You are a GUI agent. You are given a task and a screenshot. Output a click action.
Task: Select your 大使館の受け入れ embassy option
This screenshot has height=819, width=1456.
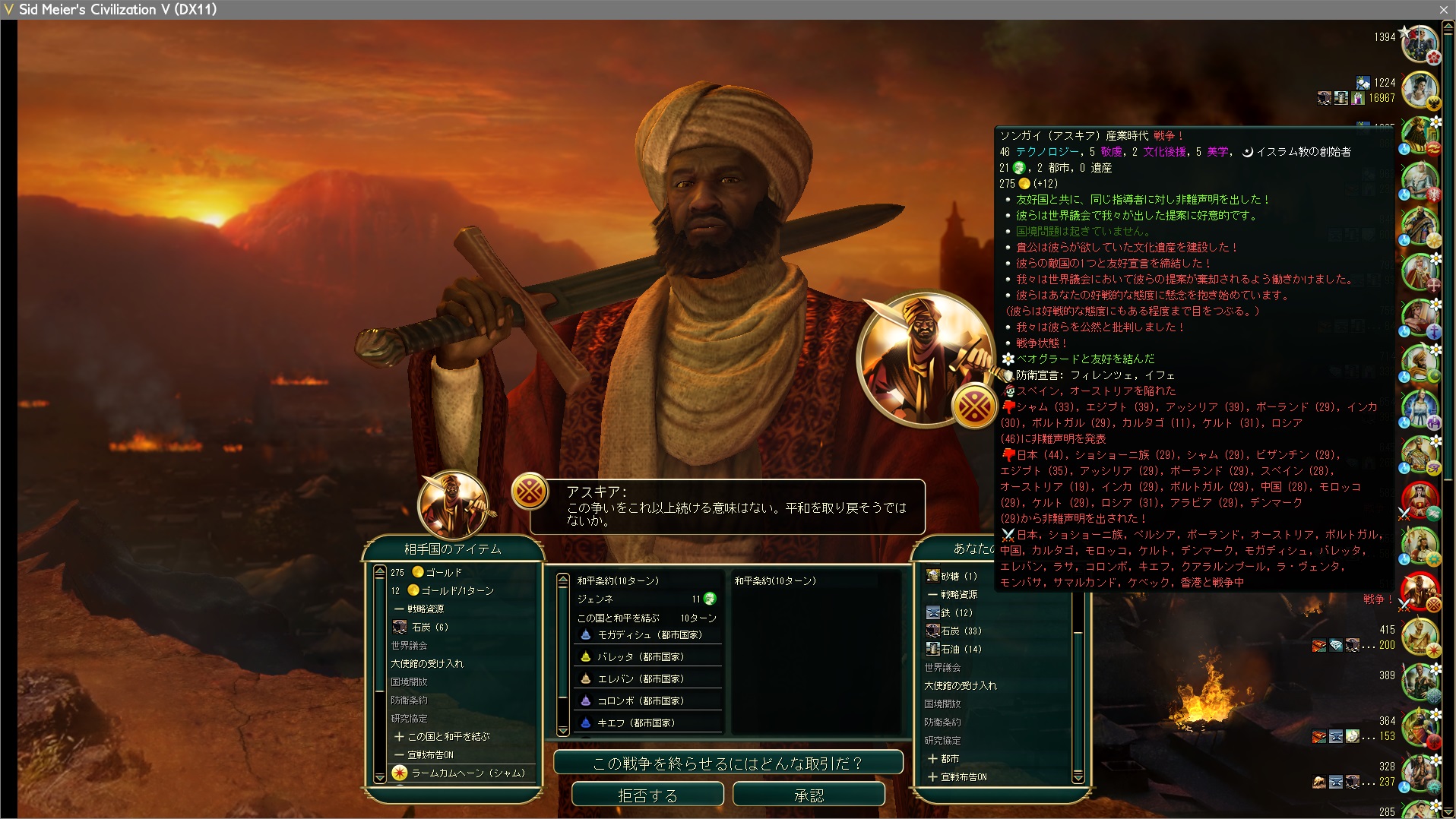(960, 685)
